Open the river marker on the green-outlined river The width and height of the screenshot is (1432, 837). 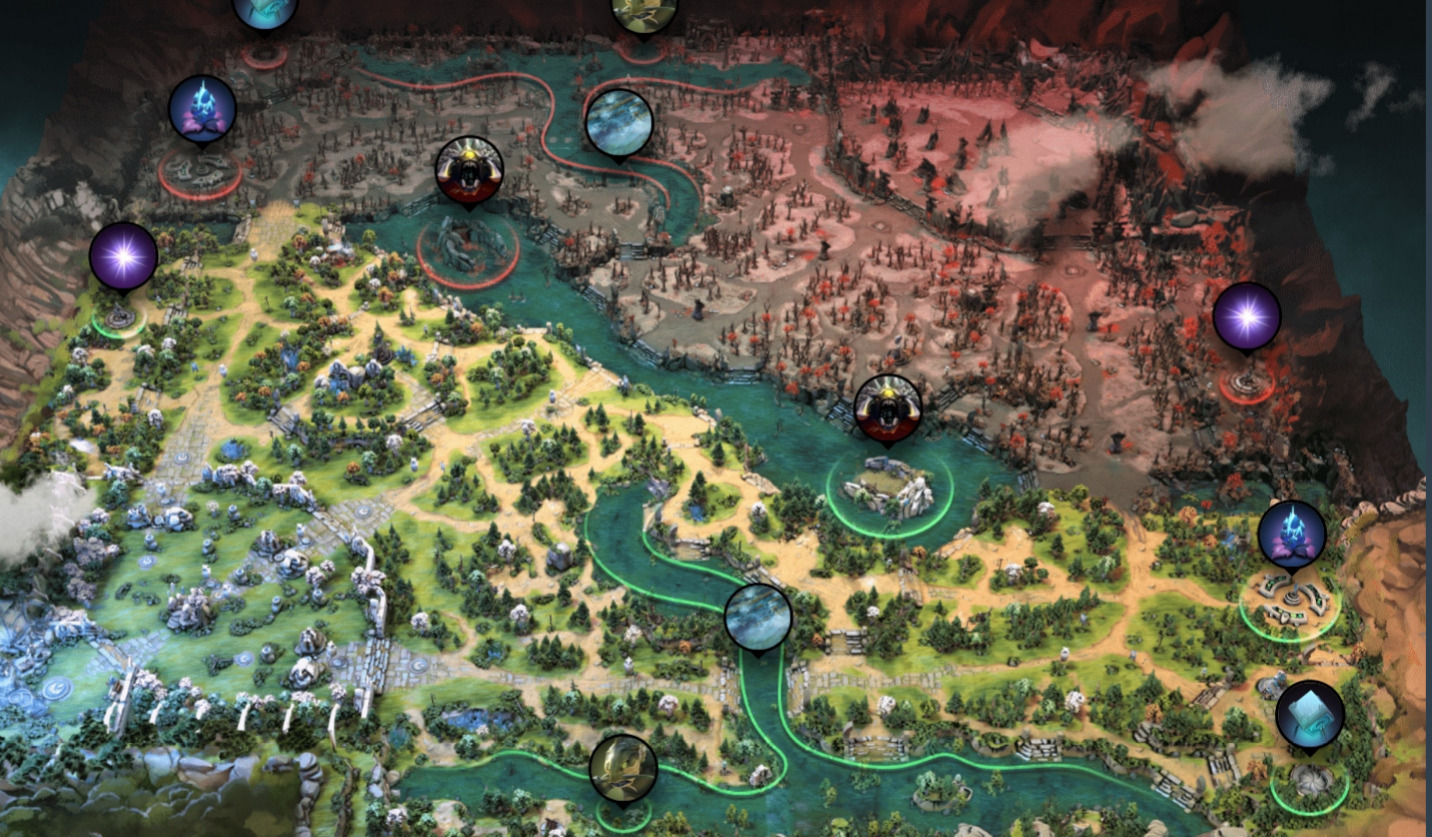click(758, 617)
